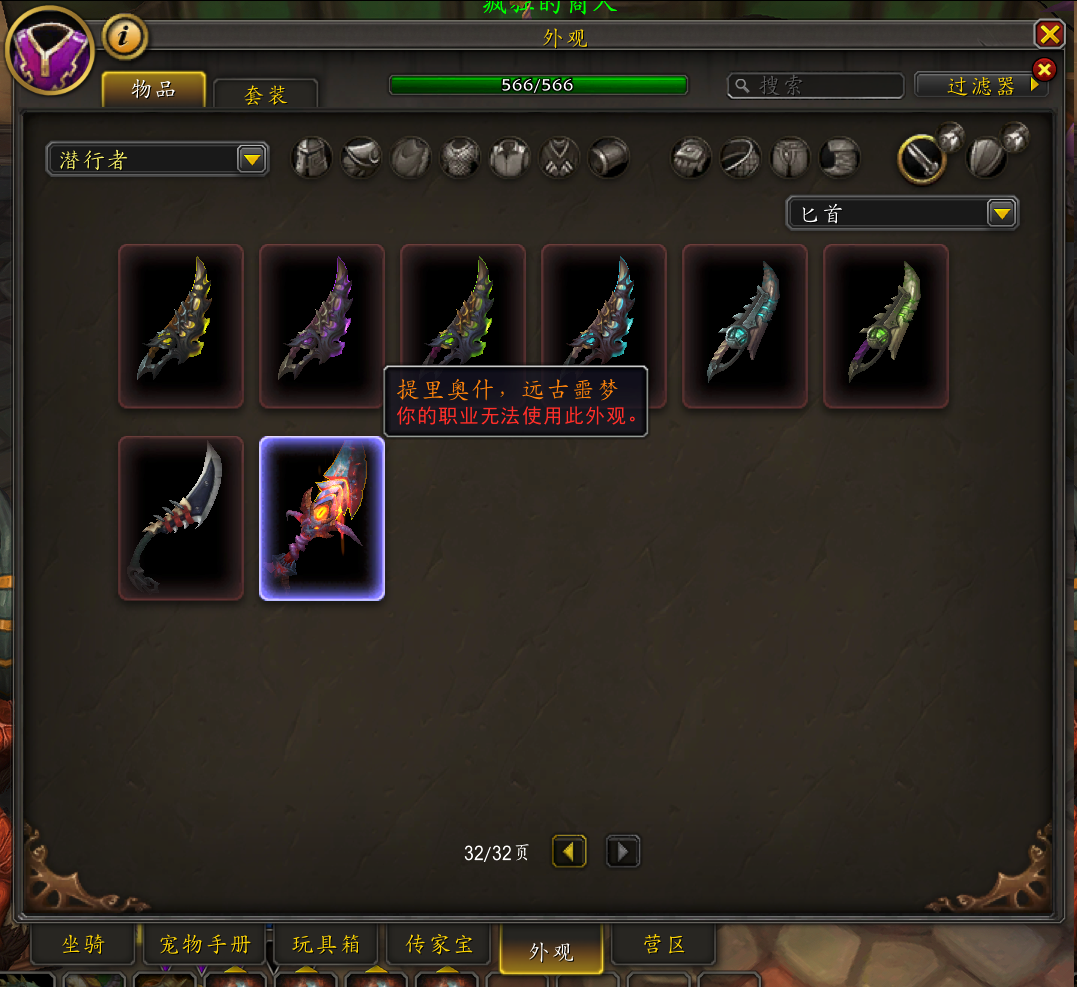
Task: Switch to the 宠物手册 tab
Action: coord(205,945)
